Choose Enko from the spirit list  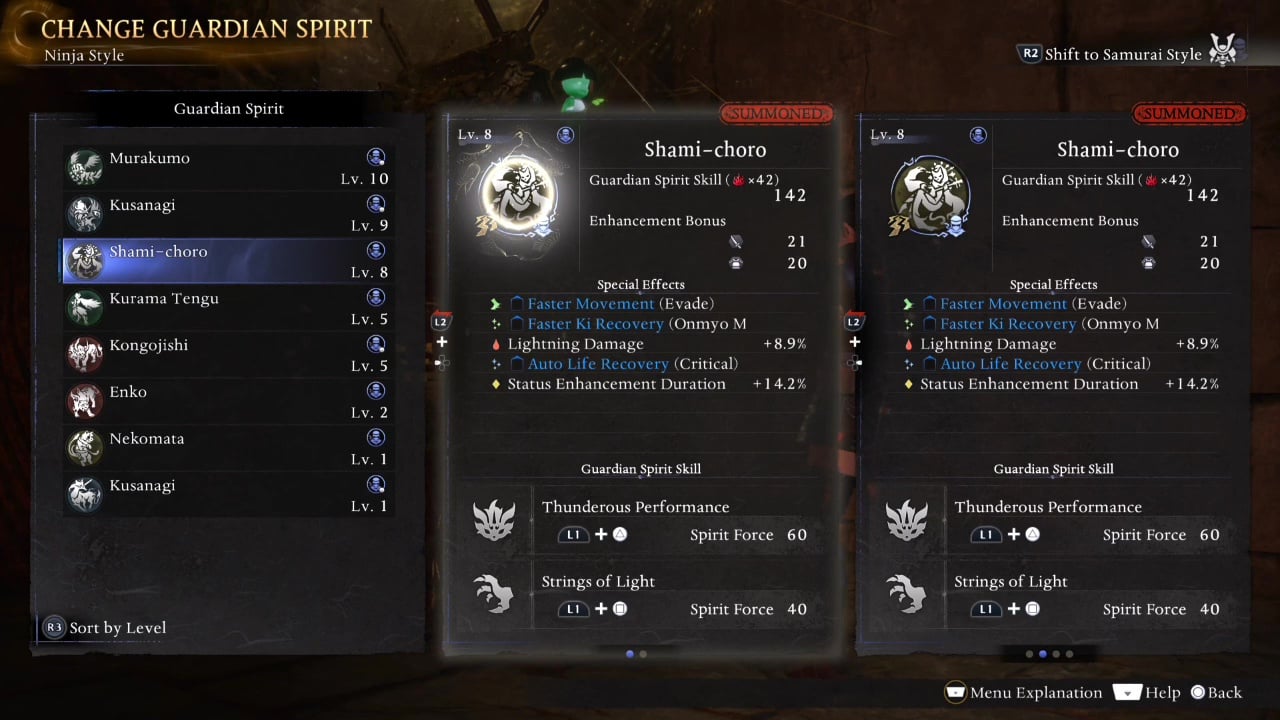[228, 401]
